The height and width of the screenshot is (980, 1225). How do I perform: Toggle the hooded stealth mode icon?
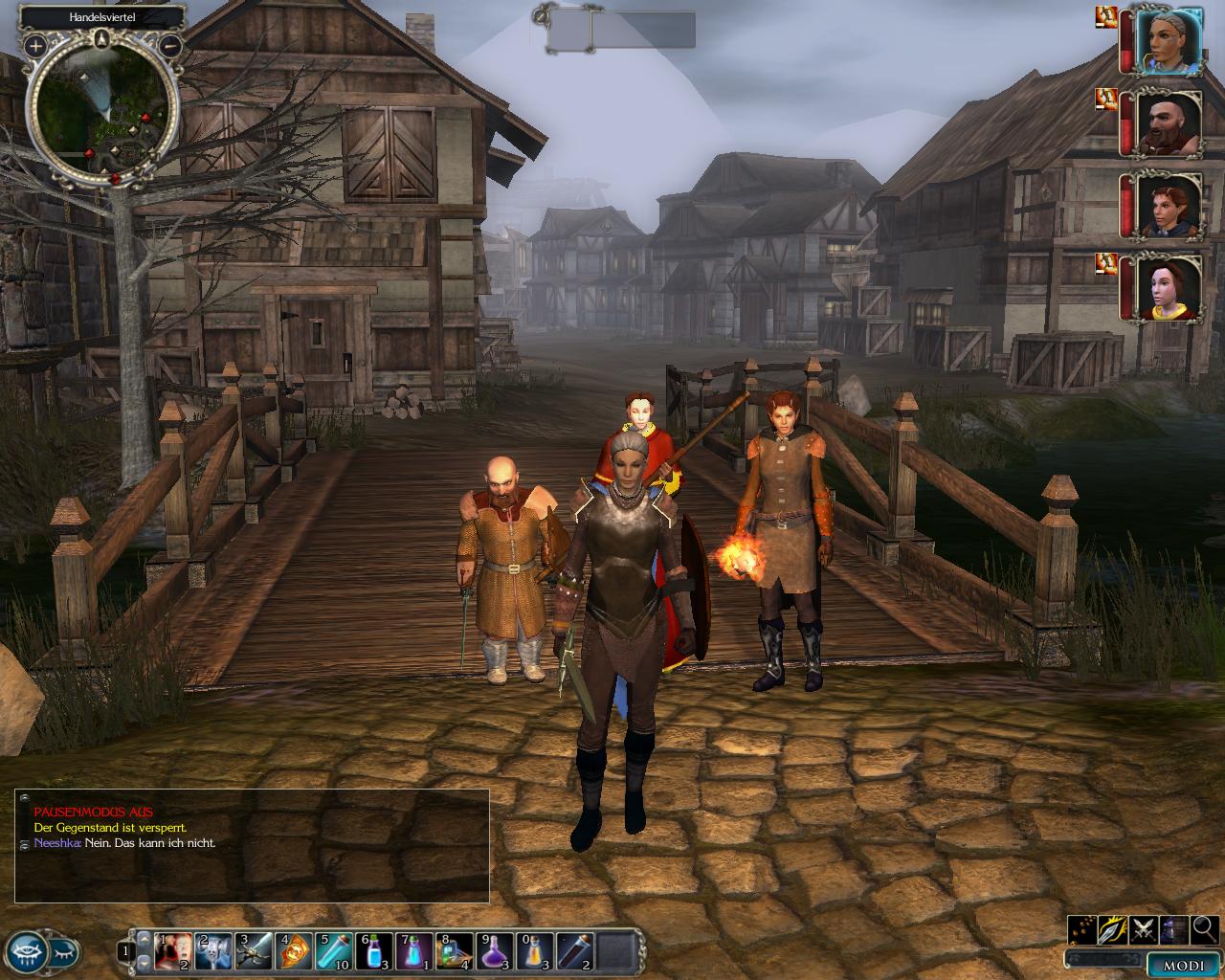pyautogui.click(x=1175, y=927)
